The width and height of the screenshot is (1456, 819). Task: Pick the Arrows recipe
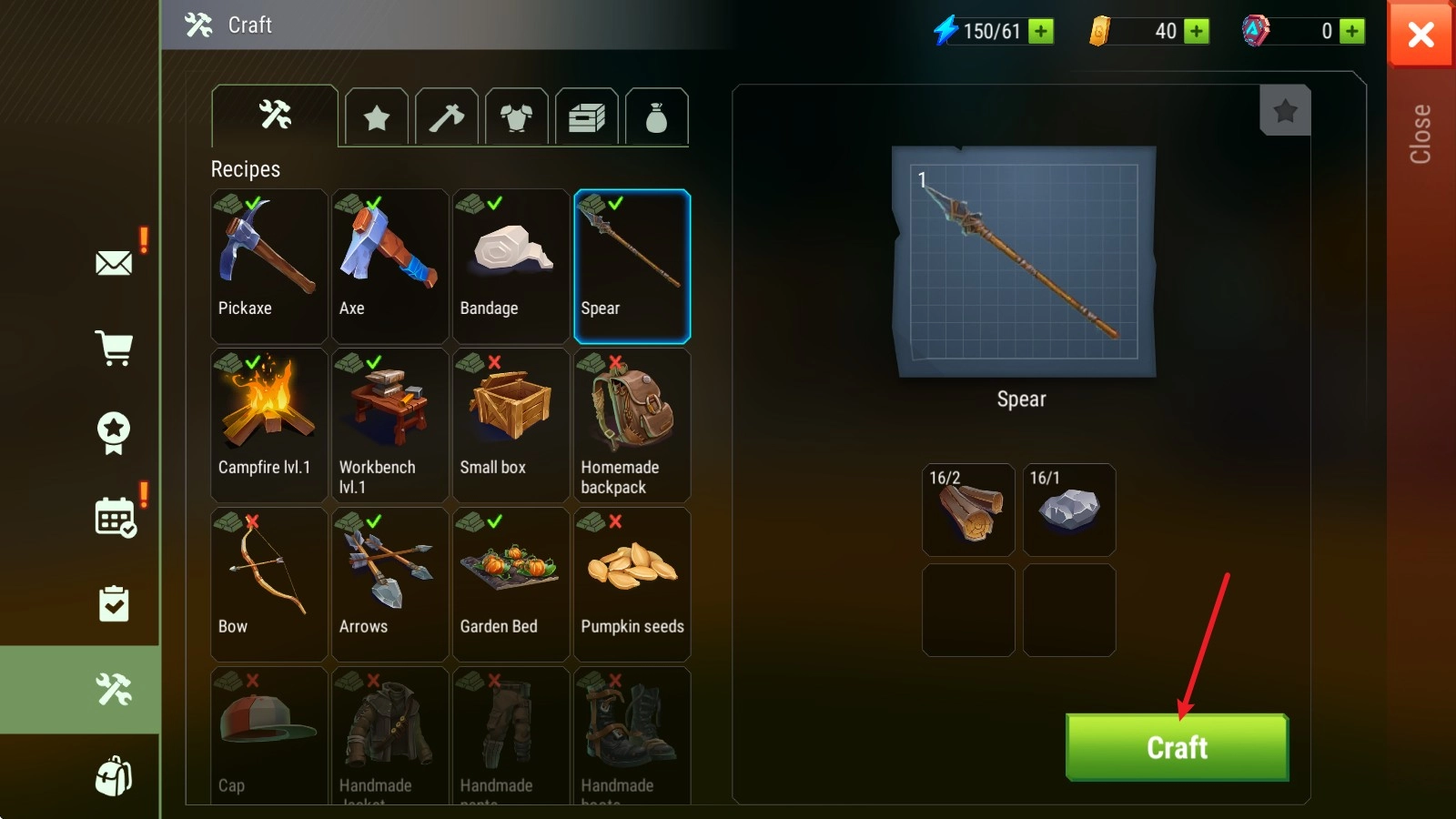click(389, 584)
